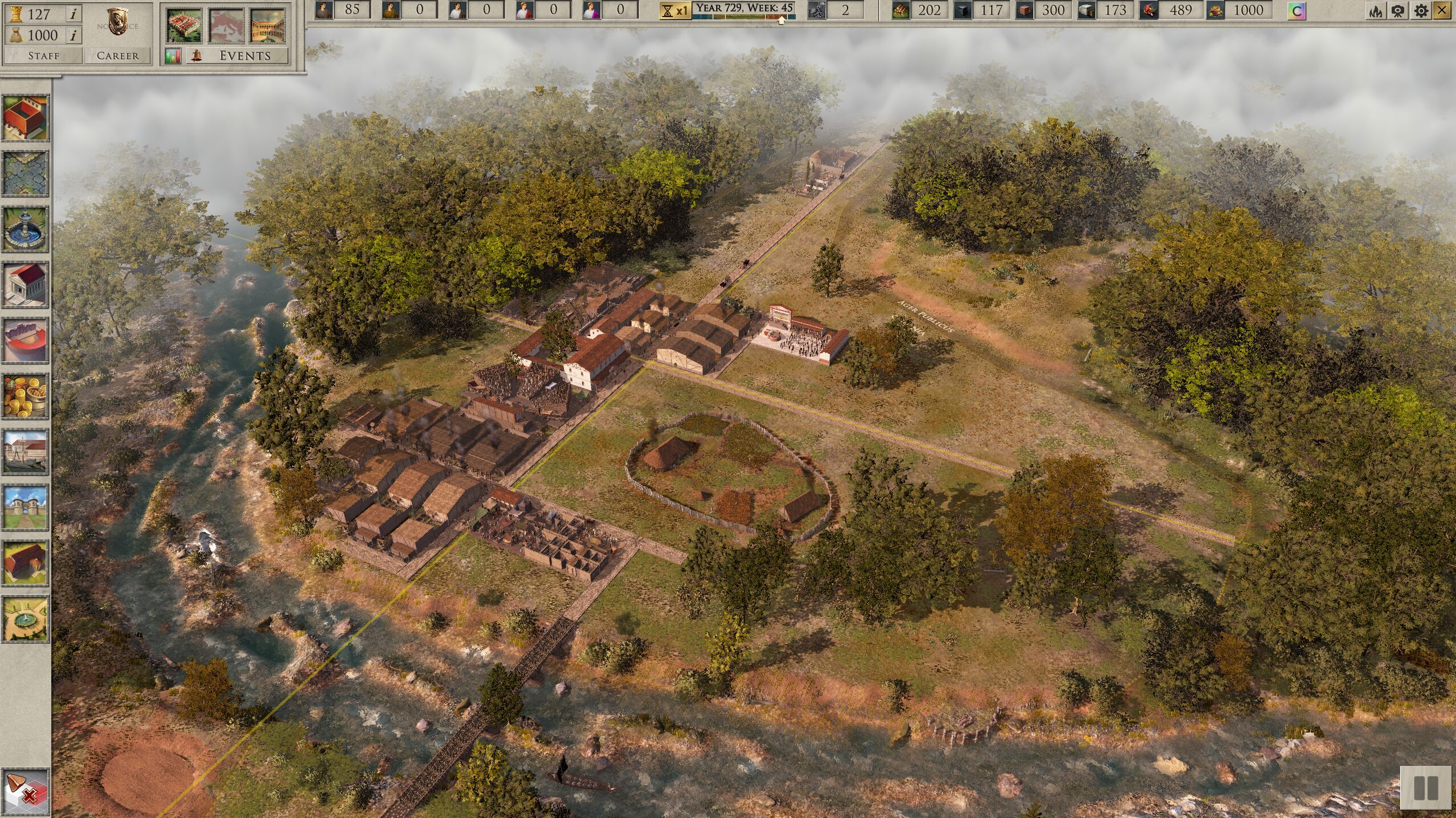The height and width of the screenshot is (818, 1456).
Task: Show info for the 1000 money sack
Action: point(73,35)
